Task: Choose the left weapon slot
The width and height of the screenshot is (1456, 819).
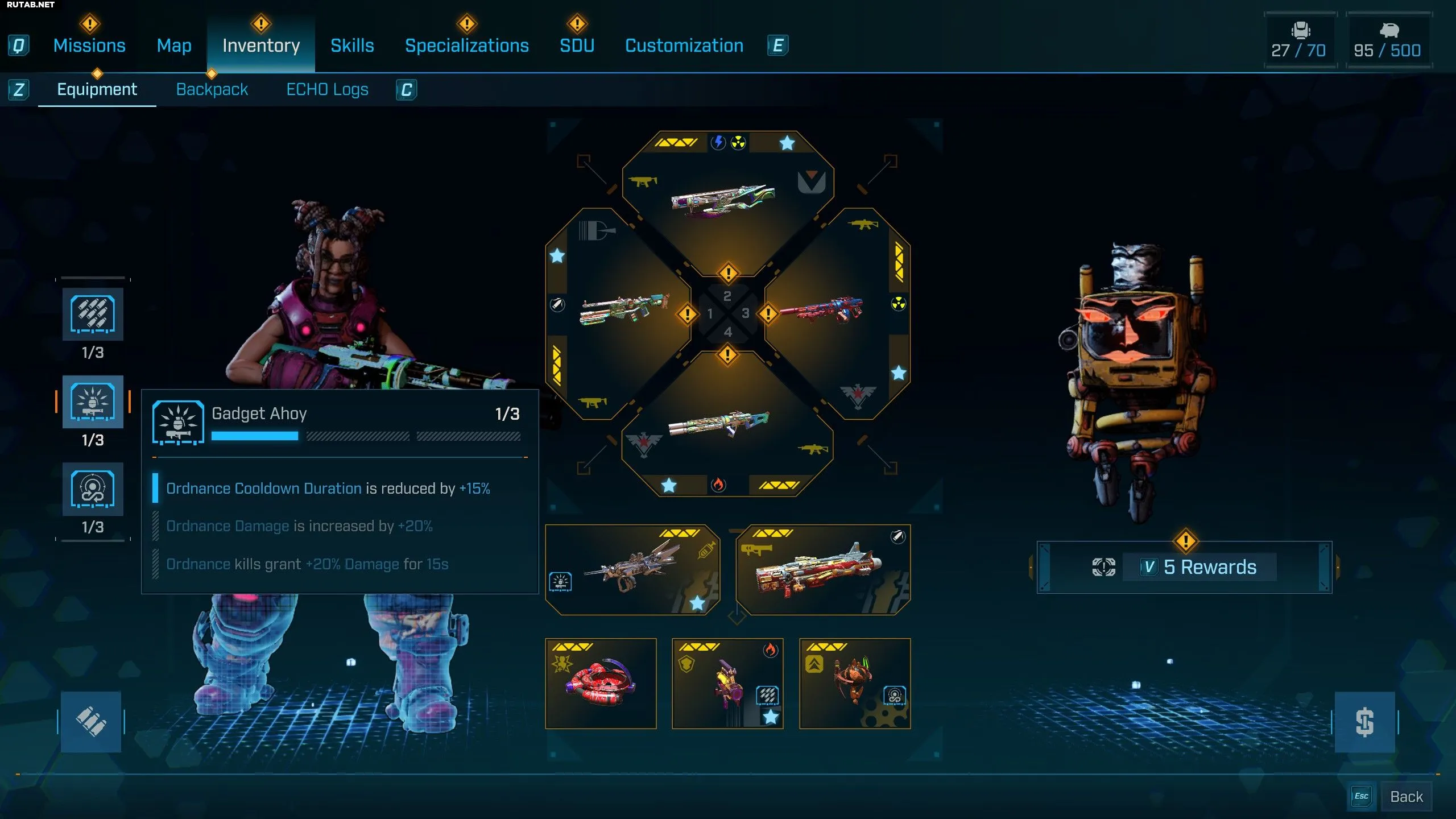Action: click(x=623, y=313)
